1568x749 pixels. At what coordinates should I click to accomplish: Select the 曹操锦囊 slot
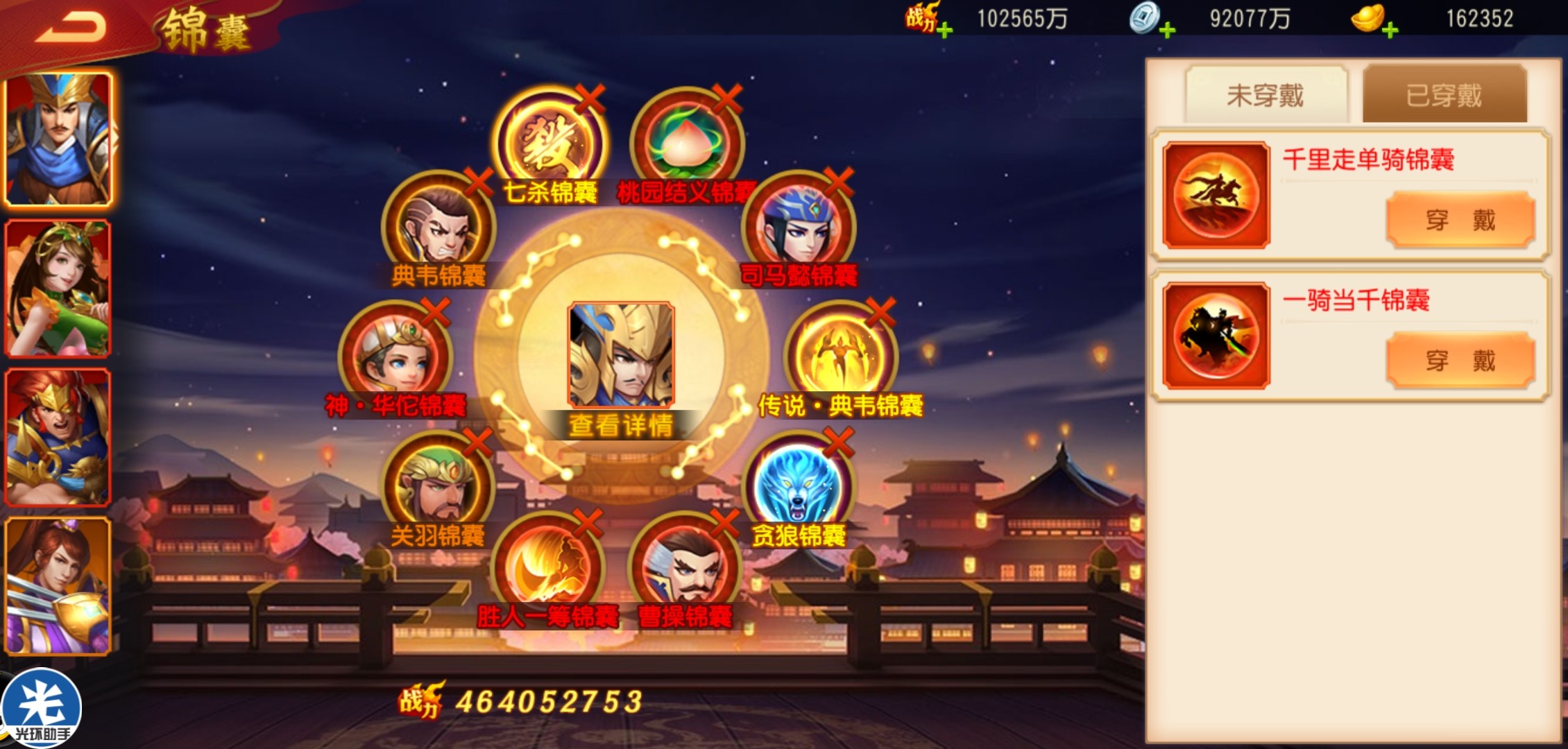pyautogui.click(x=685, y=567)
